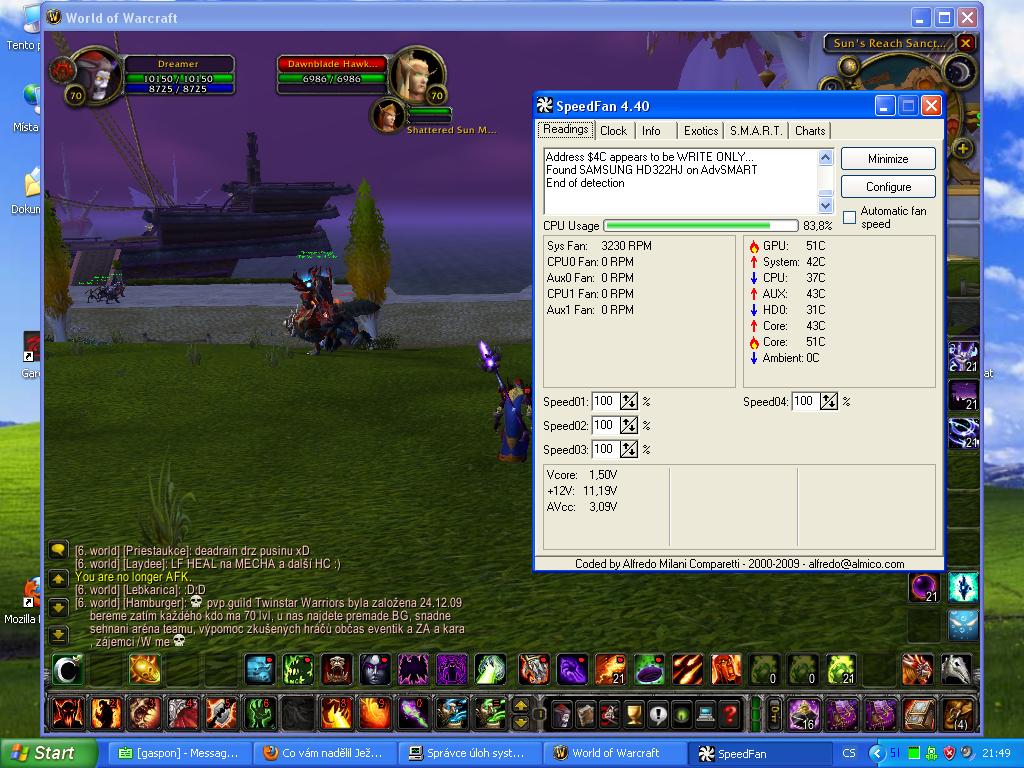
Task: Zoom in the minimap with the plus button
Action: pyautogui.click(x=962, y=149)
